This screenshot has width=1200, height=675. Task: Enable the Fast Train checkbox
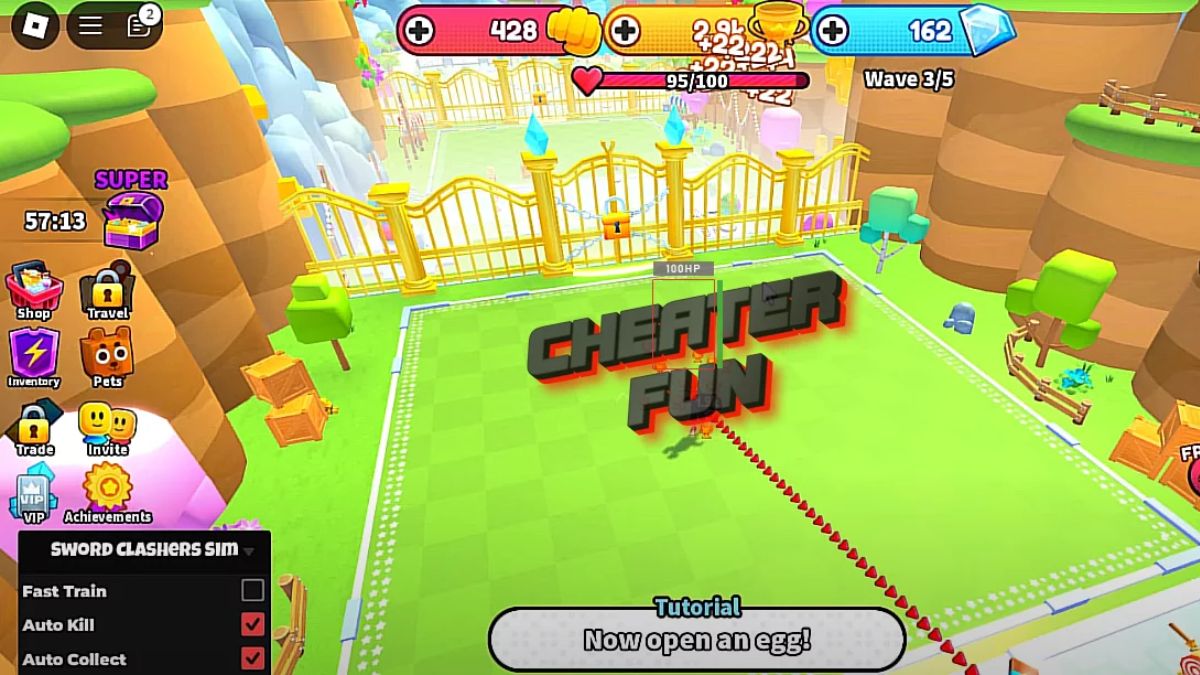point(253,591)
